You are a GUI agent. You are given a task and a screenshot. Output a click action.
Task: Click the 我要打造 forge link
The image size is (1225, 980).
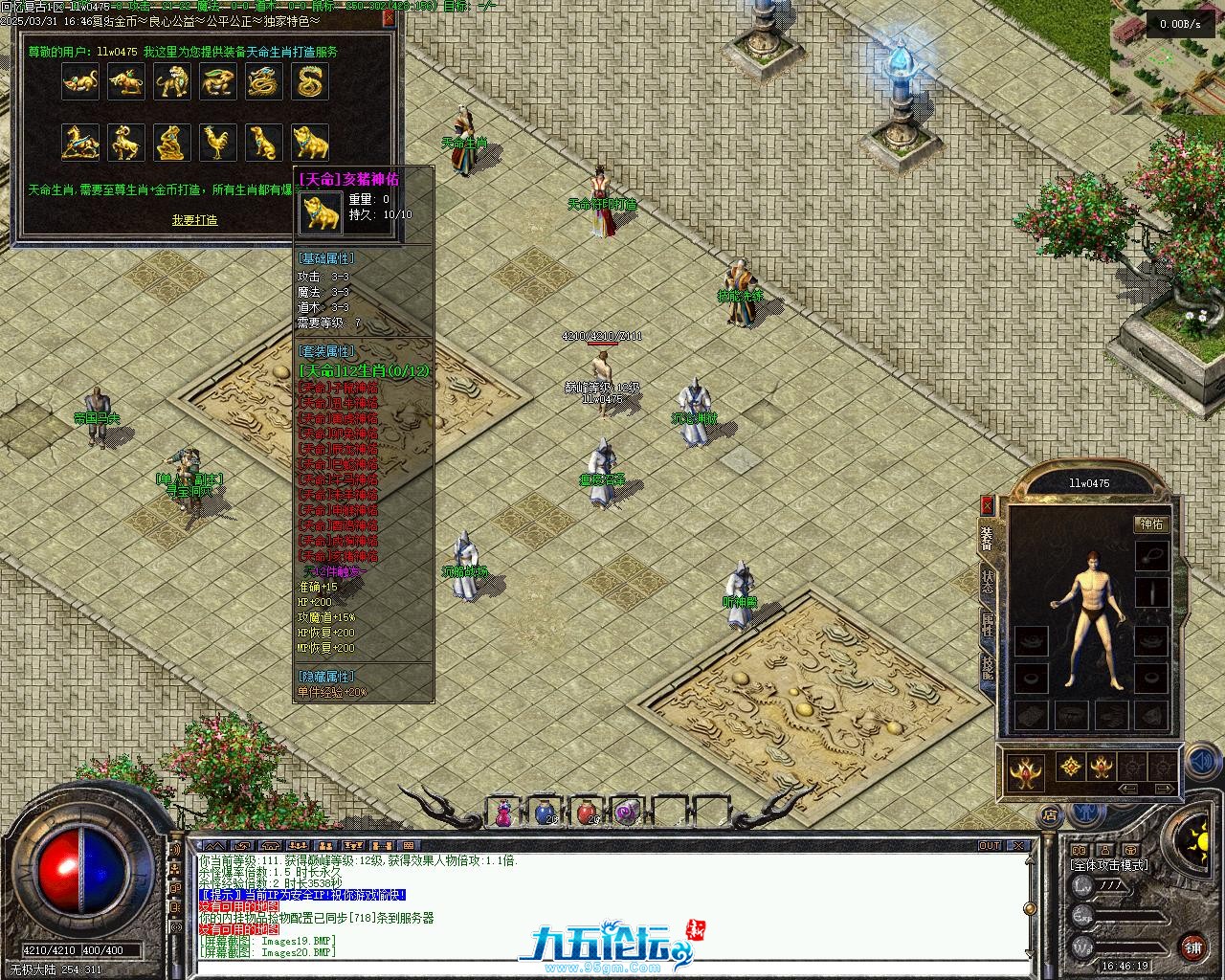click(194, 220)
